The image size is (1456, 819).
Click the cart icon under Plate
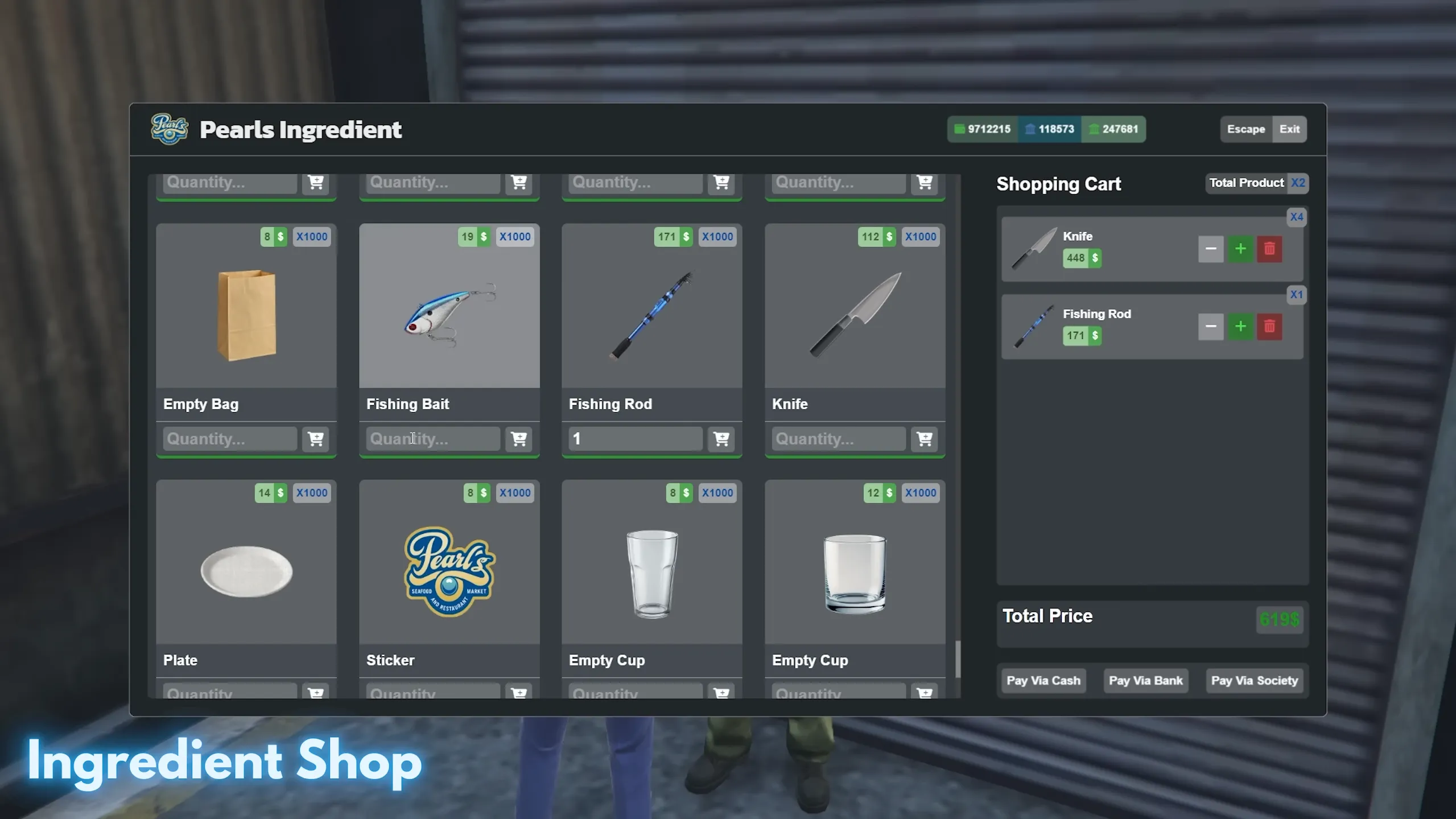[315, 693]
